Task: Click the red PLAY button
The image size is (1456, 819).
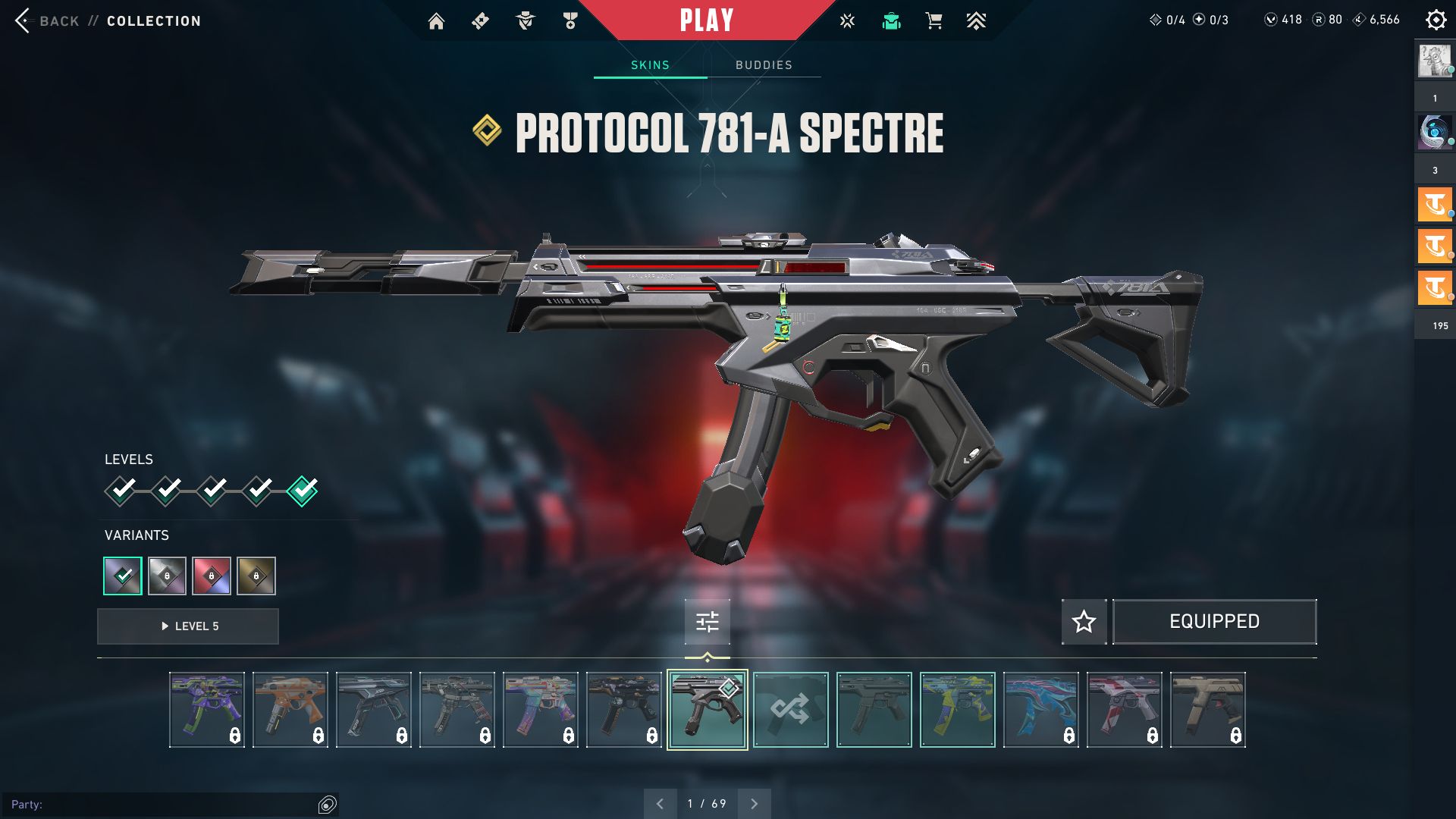Action: (706, 20)
